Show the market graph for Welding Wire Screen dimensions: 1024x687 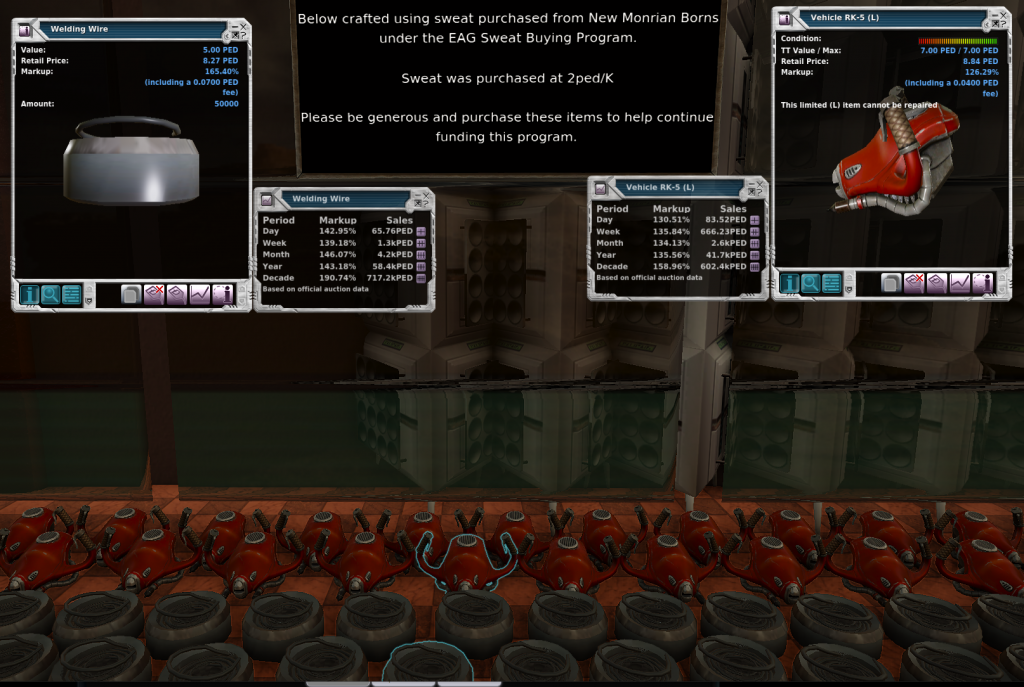click(x=199, y=294)
